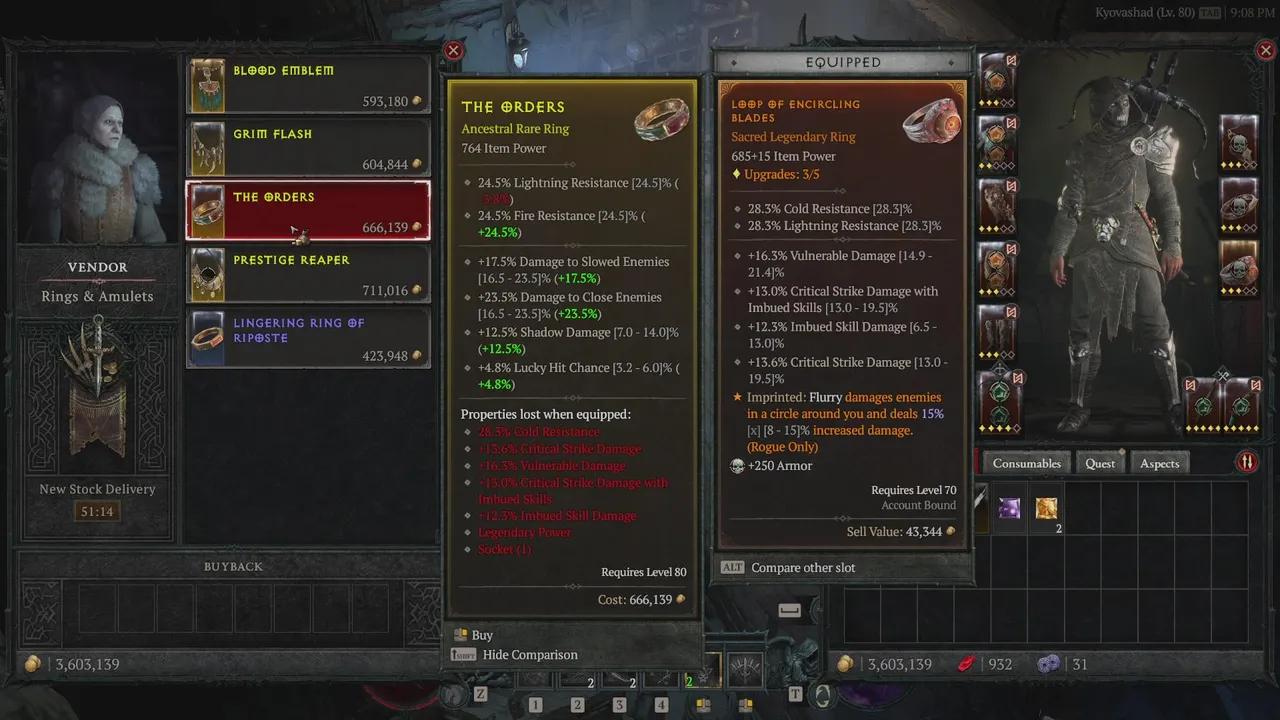Select the Prestige Reaper listing
Viewport: 1280px width, 720px height.
pyautogui.click(x=308, y=274)
